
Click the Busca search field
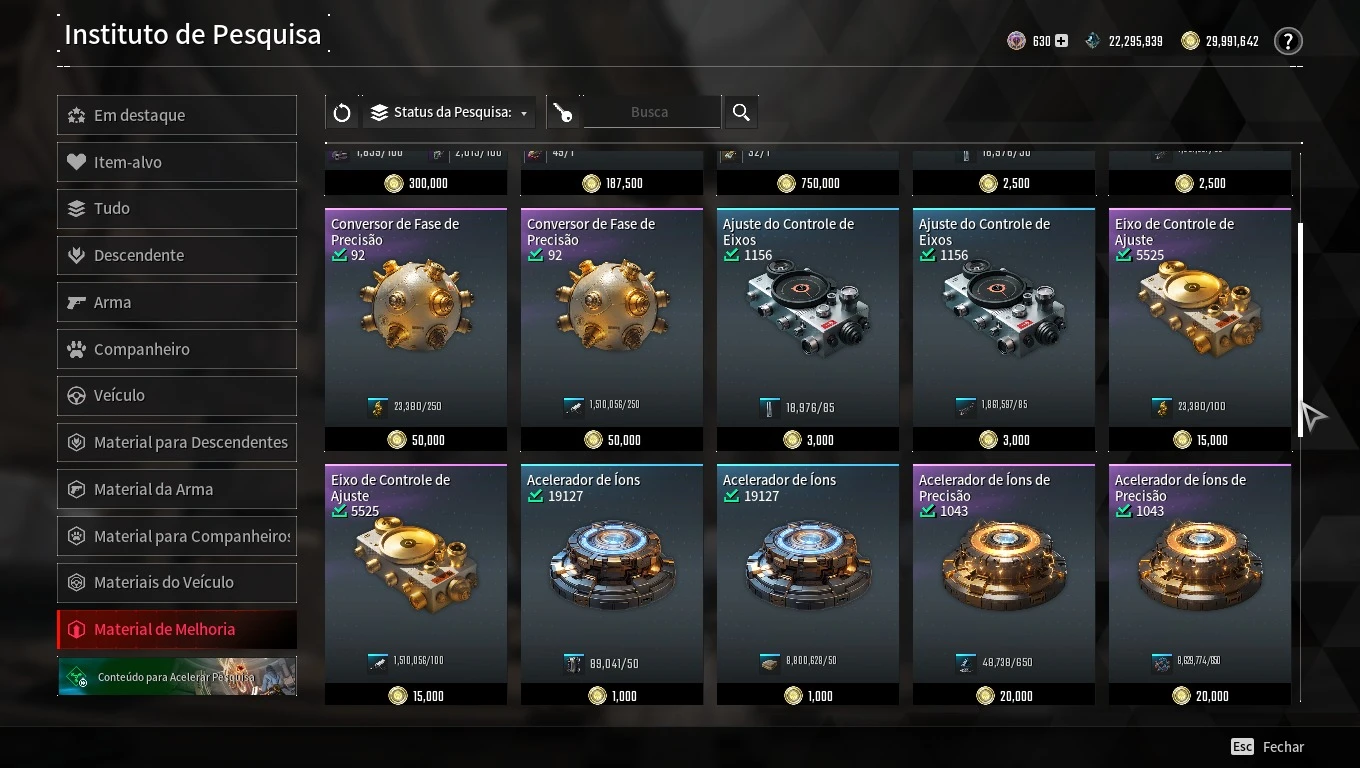coord(650,113)
